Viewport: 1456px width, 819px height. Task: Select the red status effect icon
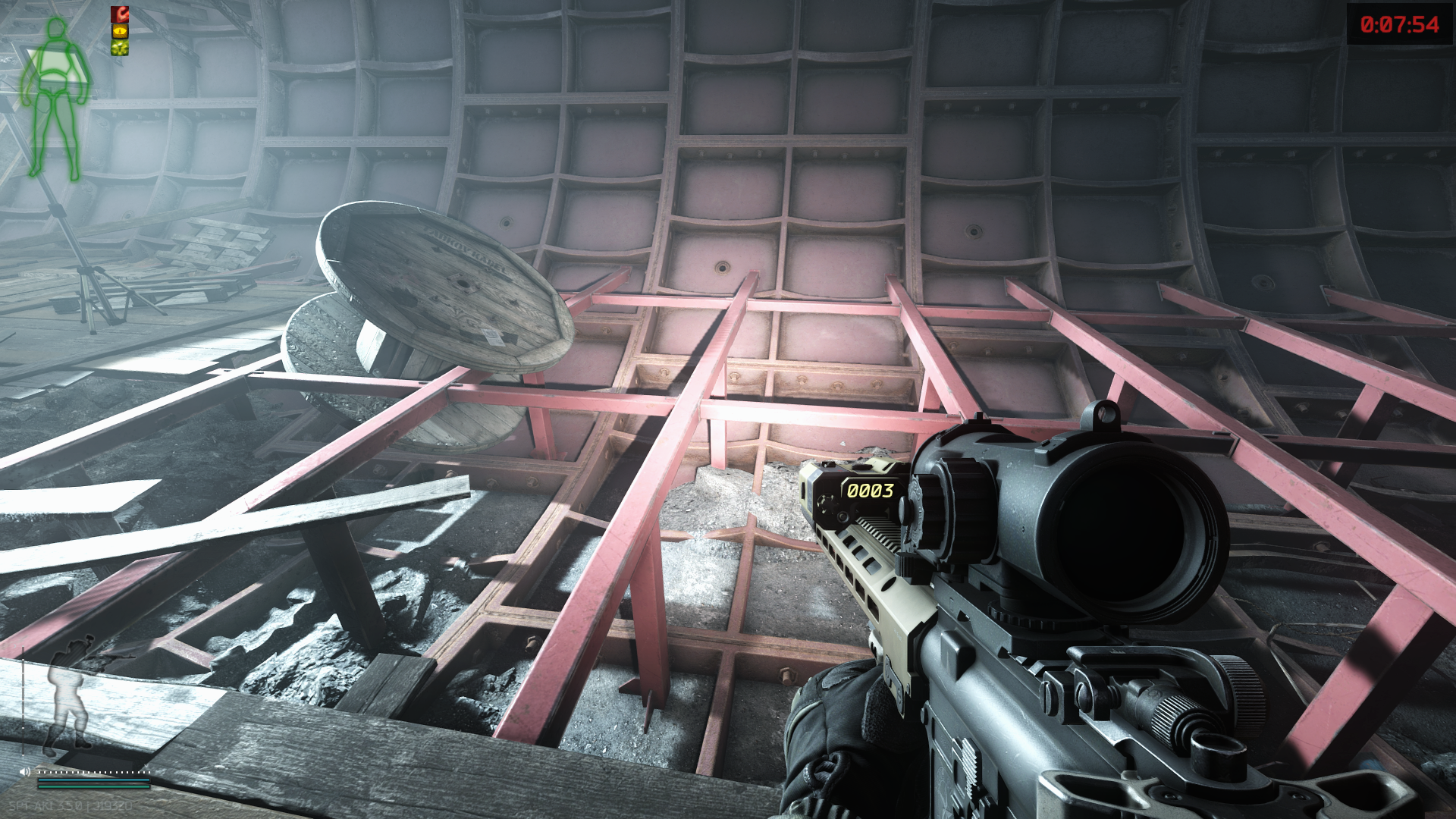[x=120, y=14]
